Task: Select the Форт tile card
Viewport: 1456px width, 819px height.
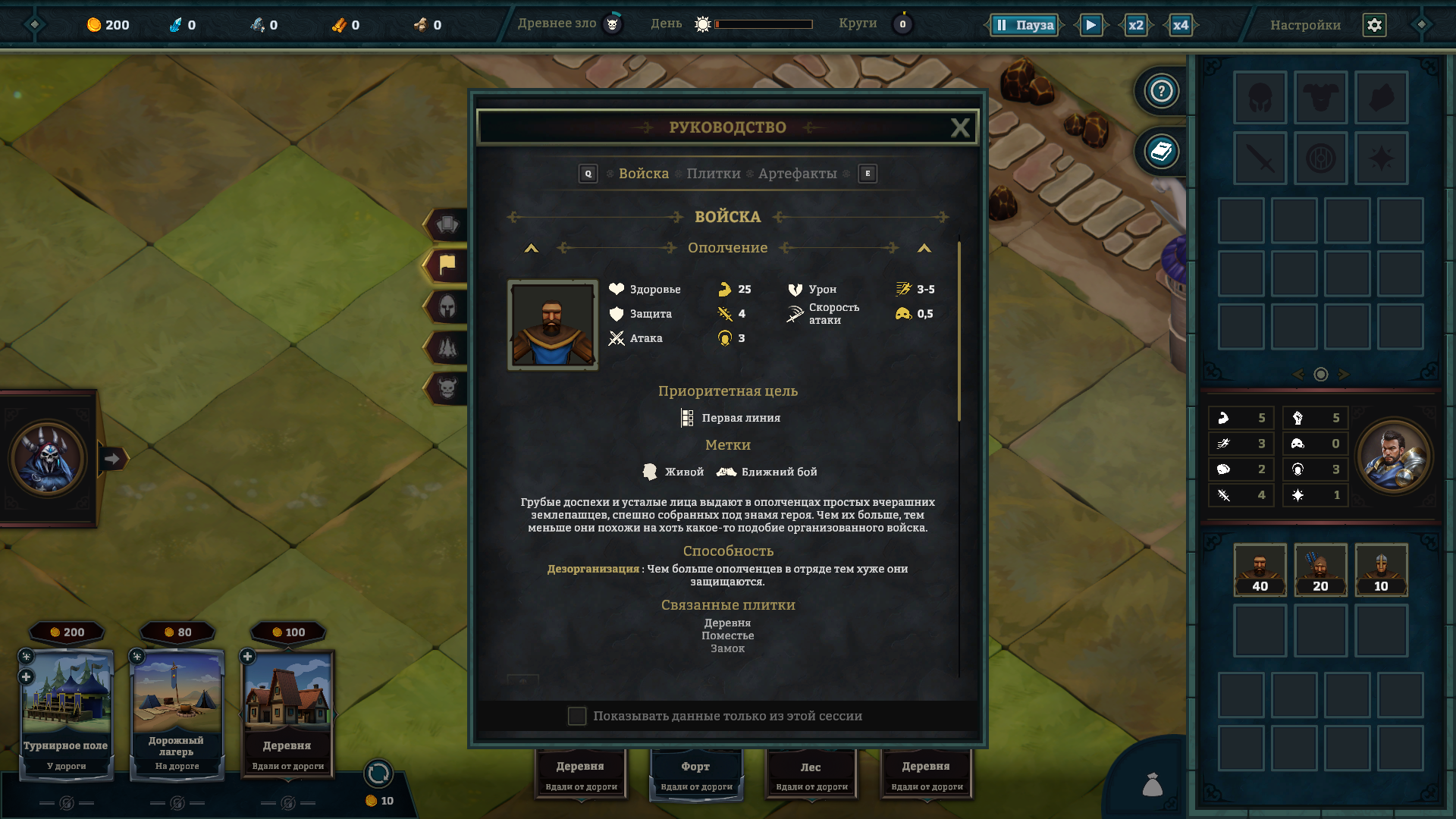Action: point(695,773)
